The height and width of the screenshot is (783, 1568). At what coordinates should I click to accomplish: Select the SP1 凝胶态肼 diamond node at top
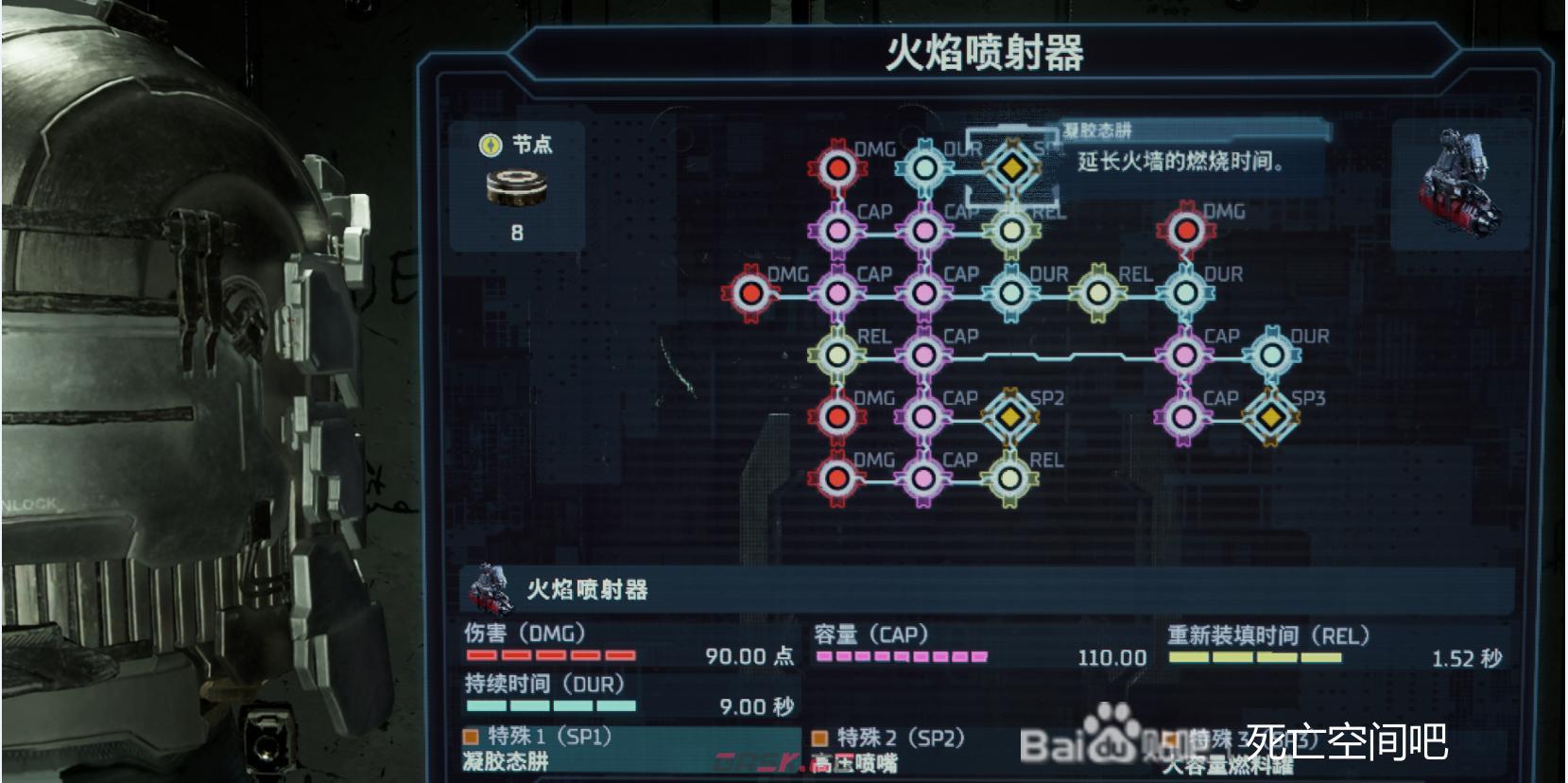click(1011, 168)
